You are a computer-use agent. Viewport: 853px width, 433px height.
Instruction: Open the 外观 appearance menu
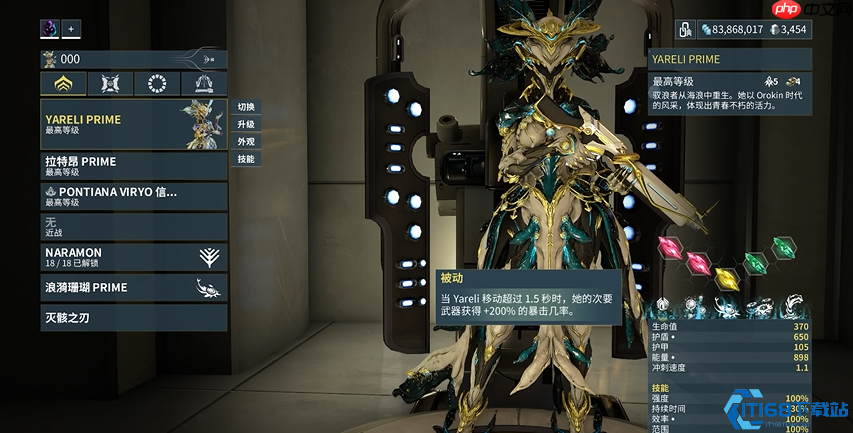[x=246, y=141]
